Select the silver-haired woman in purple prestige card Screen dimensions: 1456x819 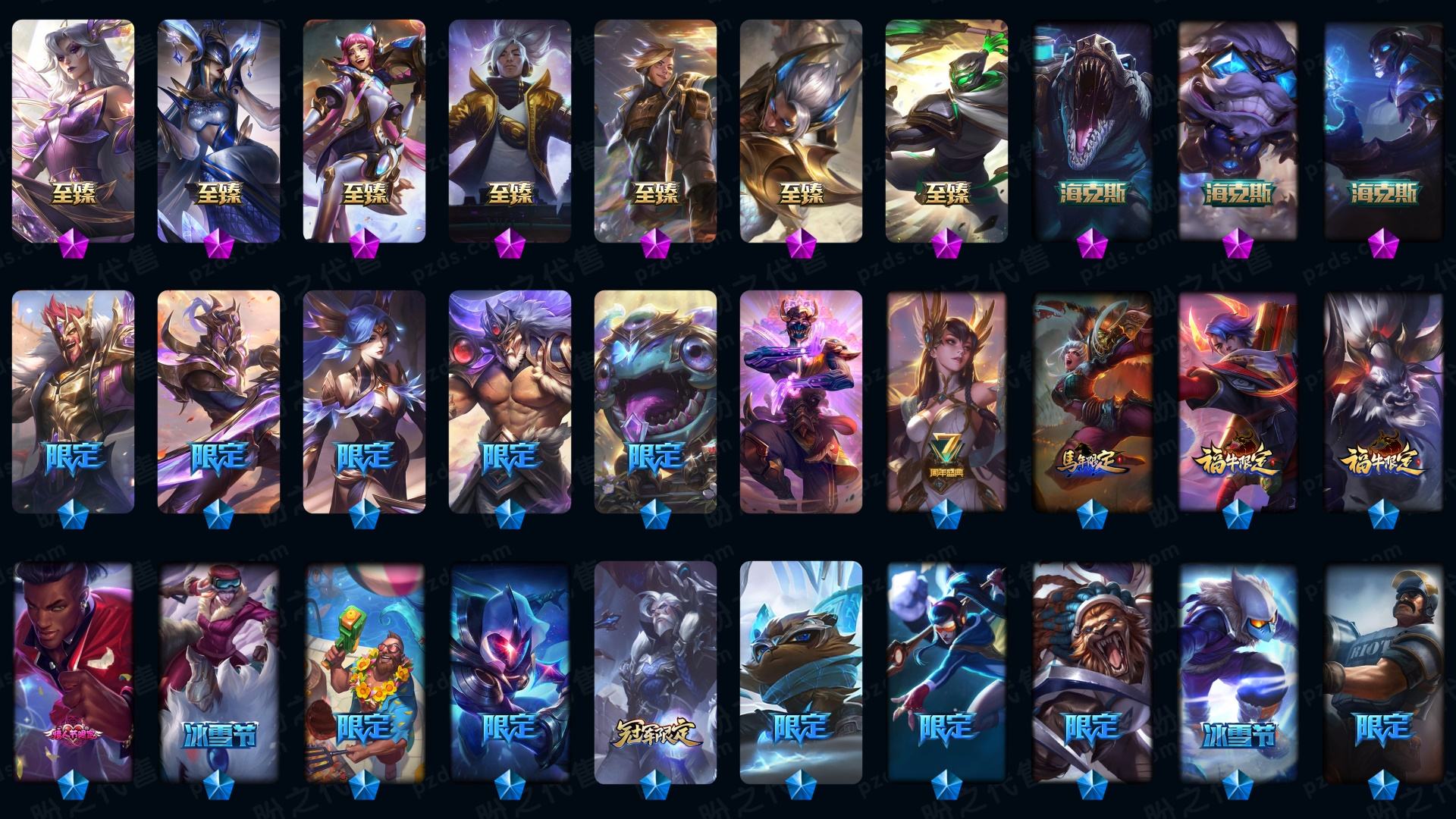(x=73, y=130)
